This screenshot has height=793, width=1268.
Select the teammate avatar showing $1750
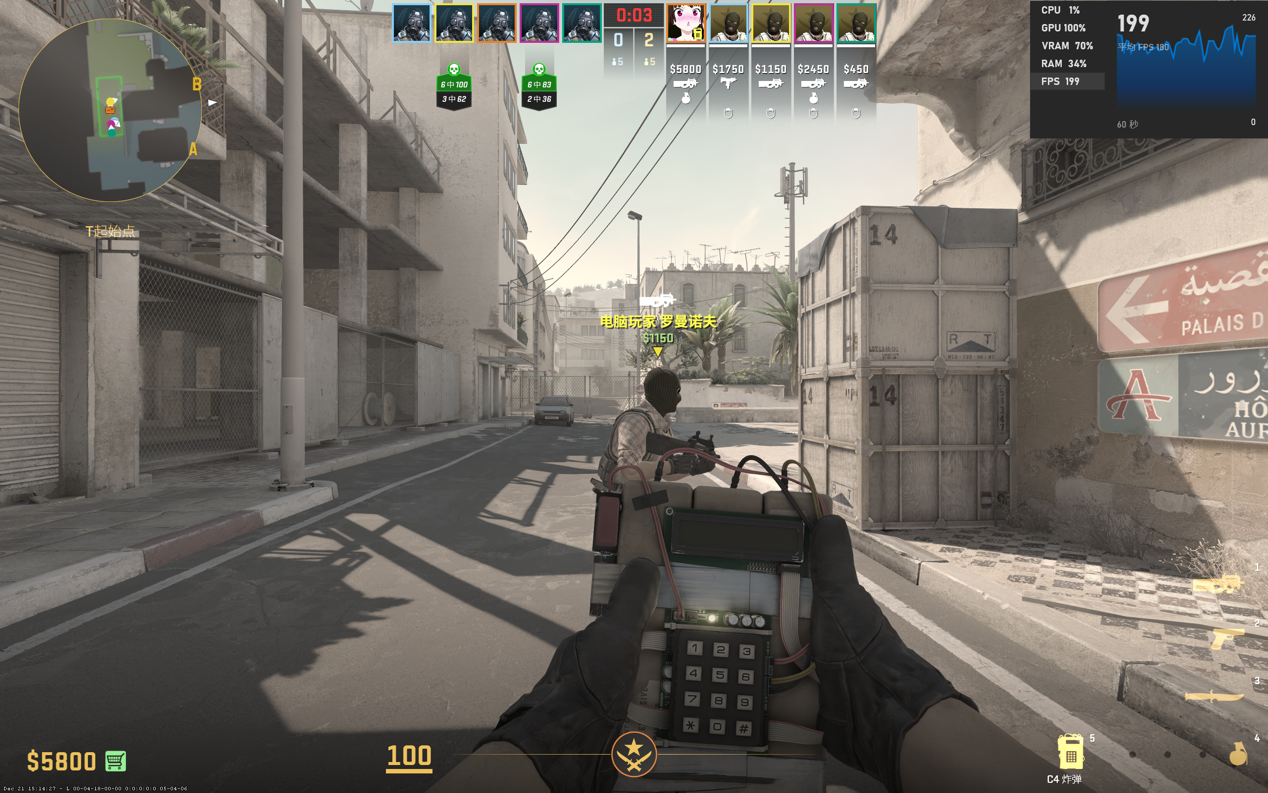click(x=728, y=24)
